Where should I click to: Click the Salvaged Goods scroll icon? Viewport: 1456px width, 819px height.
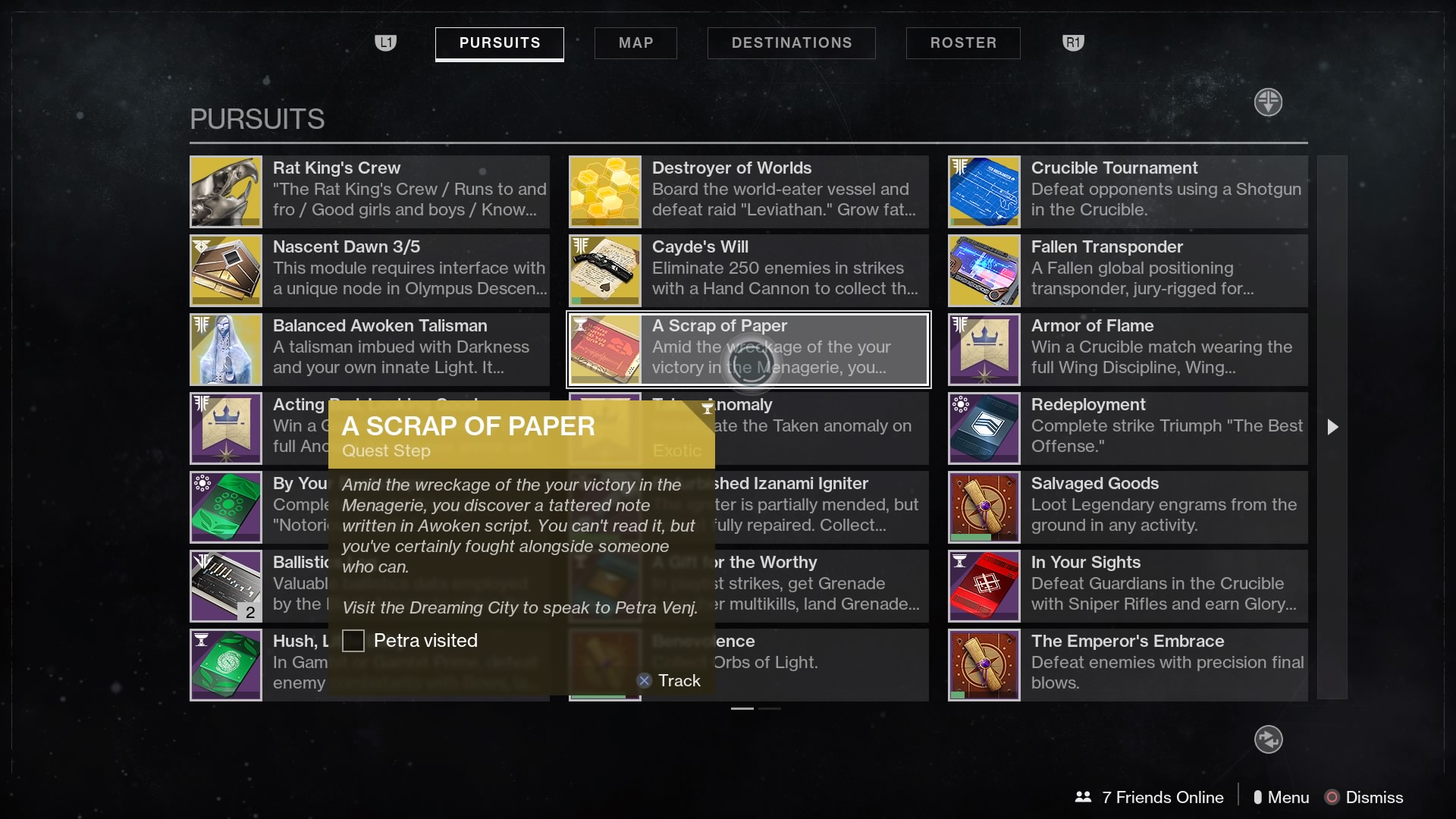point(983,507)
